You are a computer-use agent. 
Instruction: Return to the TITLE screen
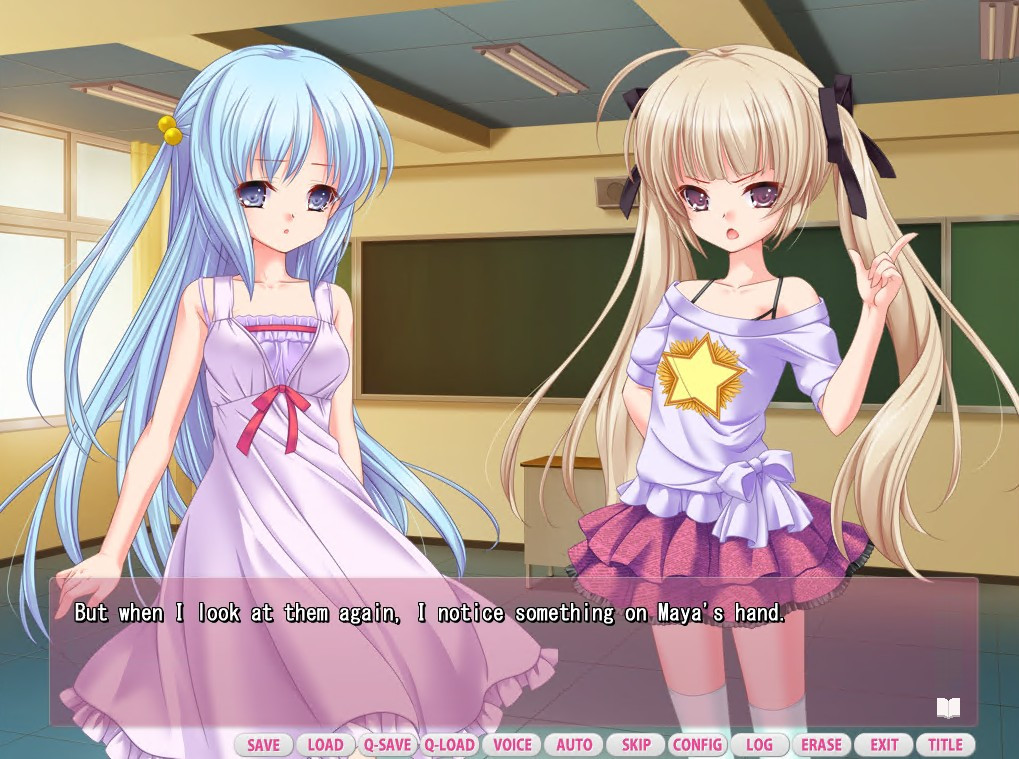(x=945, y=745)
